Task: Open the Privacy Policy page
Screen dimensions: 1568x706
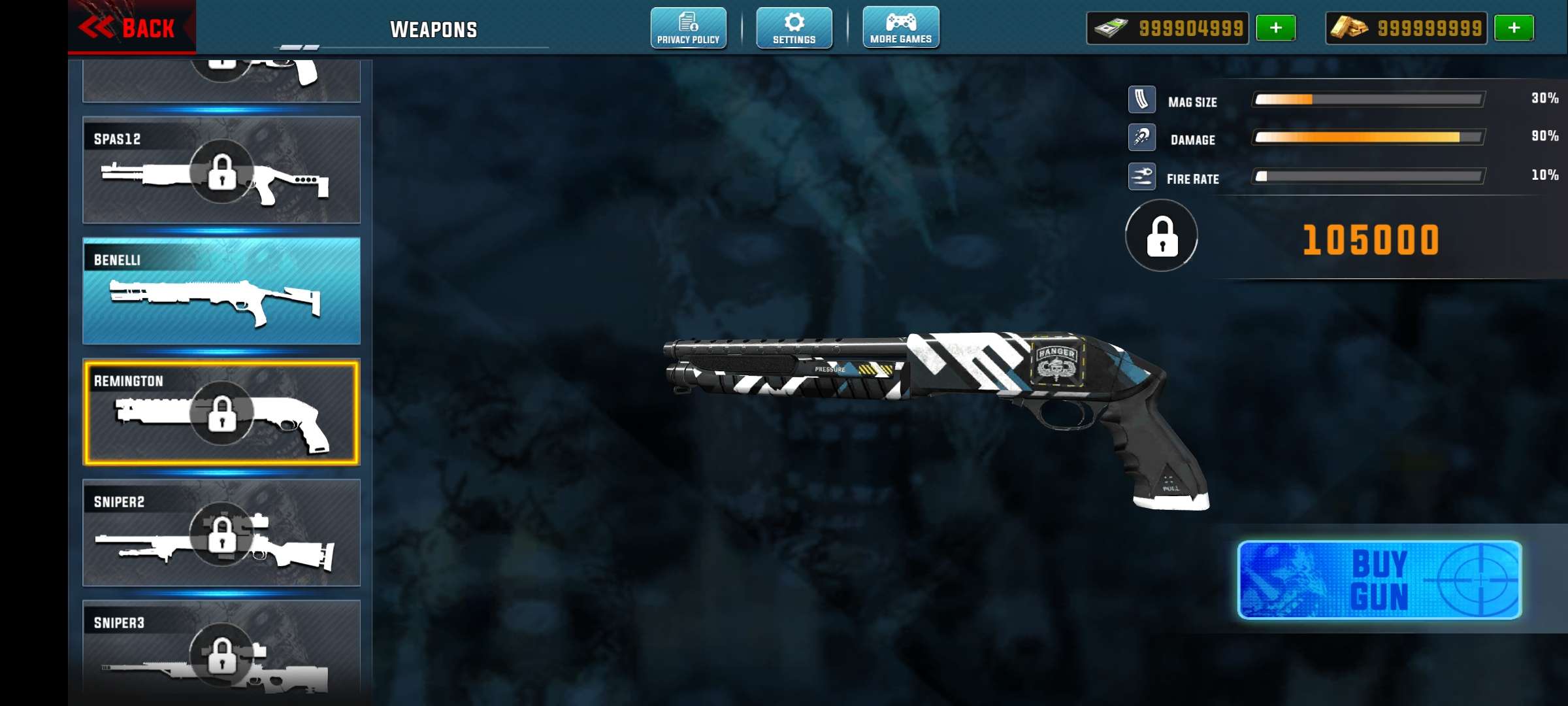Action: click(688, 28)
